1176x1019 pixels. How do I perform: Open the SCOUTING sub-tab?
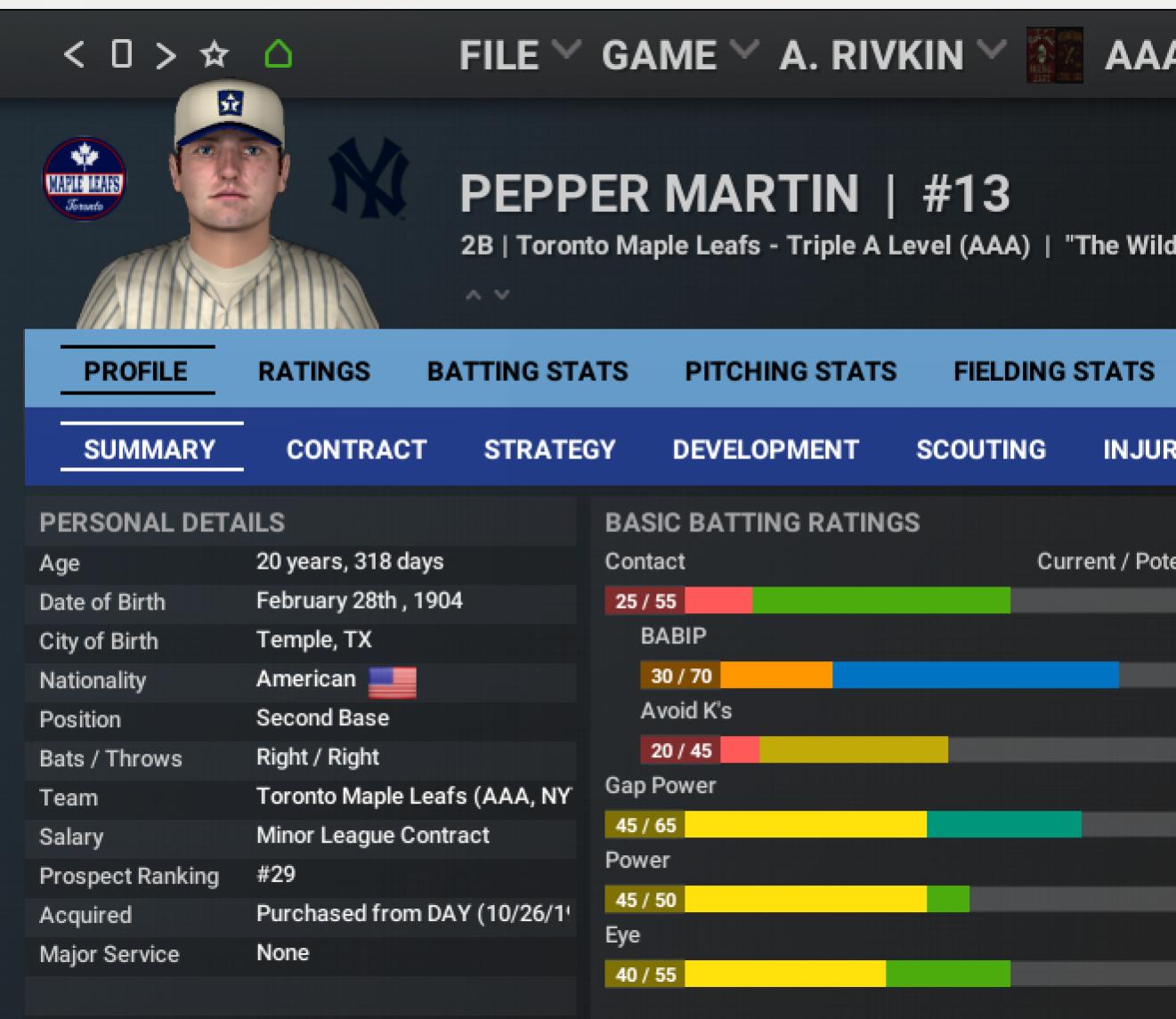[x=981, y=449]
